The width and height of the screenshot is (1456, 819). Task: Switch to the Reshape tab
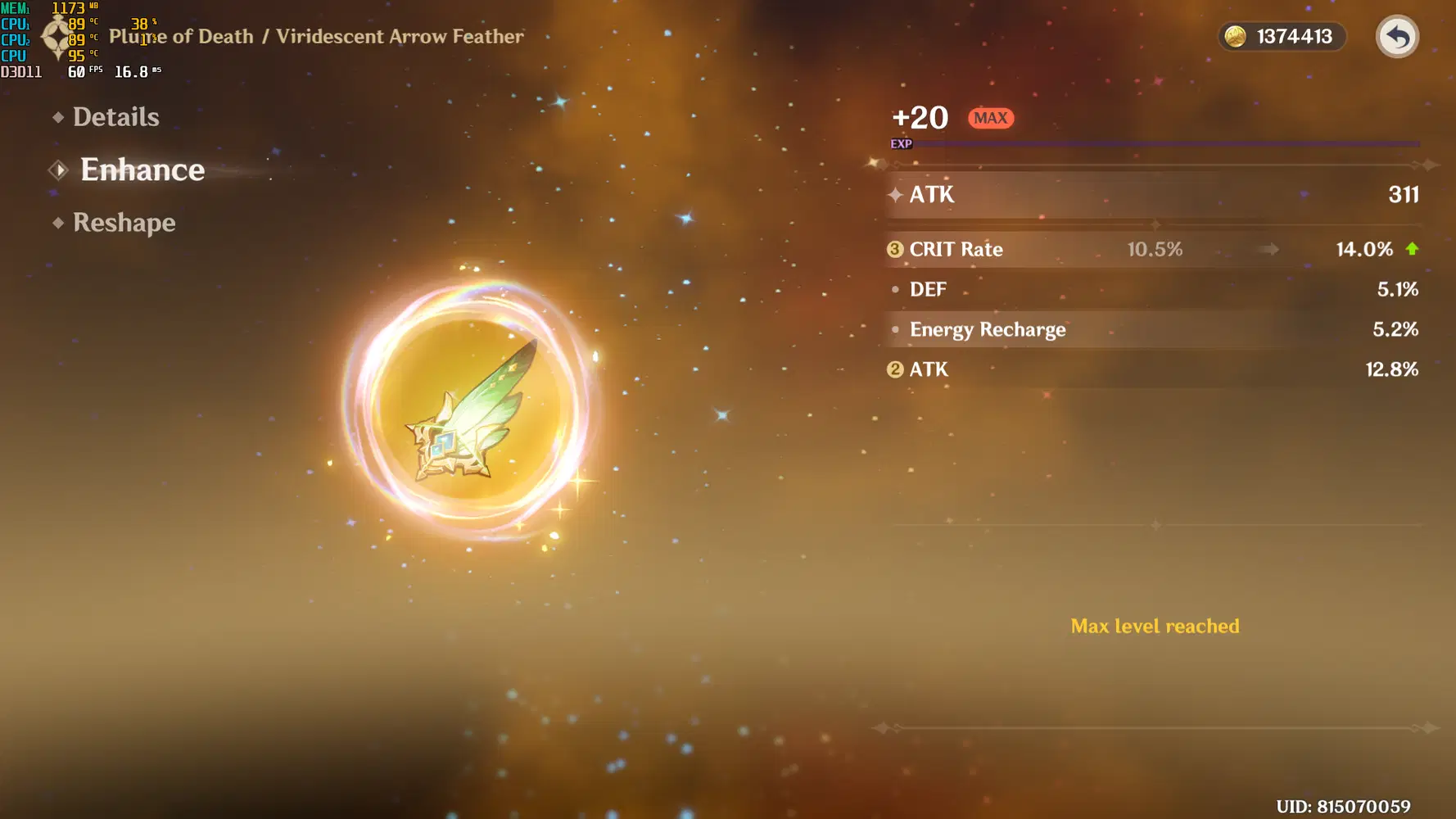coord(124,222)
